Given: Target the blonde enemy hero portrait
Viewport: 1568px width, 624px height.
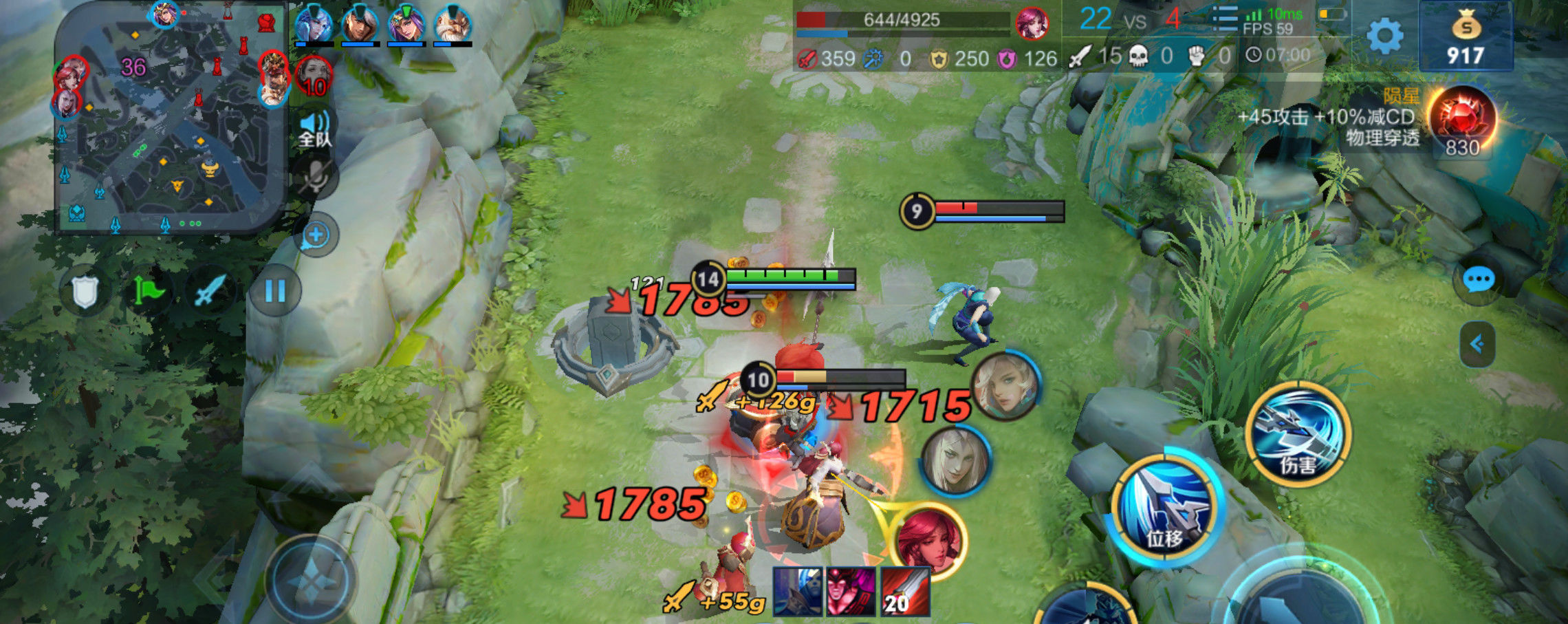Looking at the screenshot, I should pos(1006,386).
